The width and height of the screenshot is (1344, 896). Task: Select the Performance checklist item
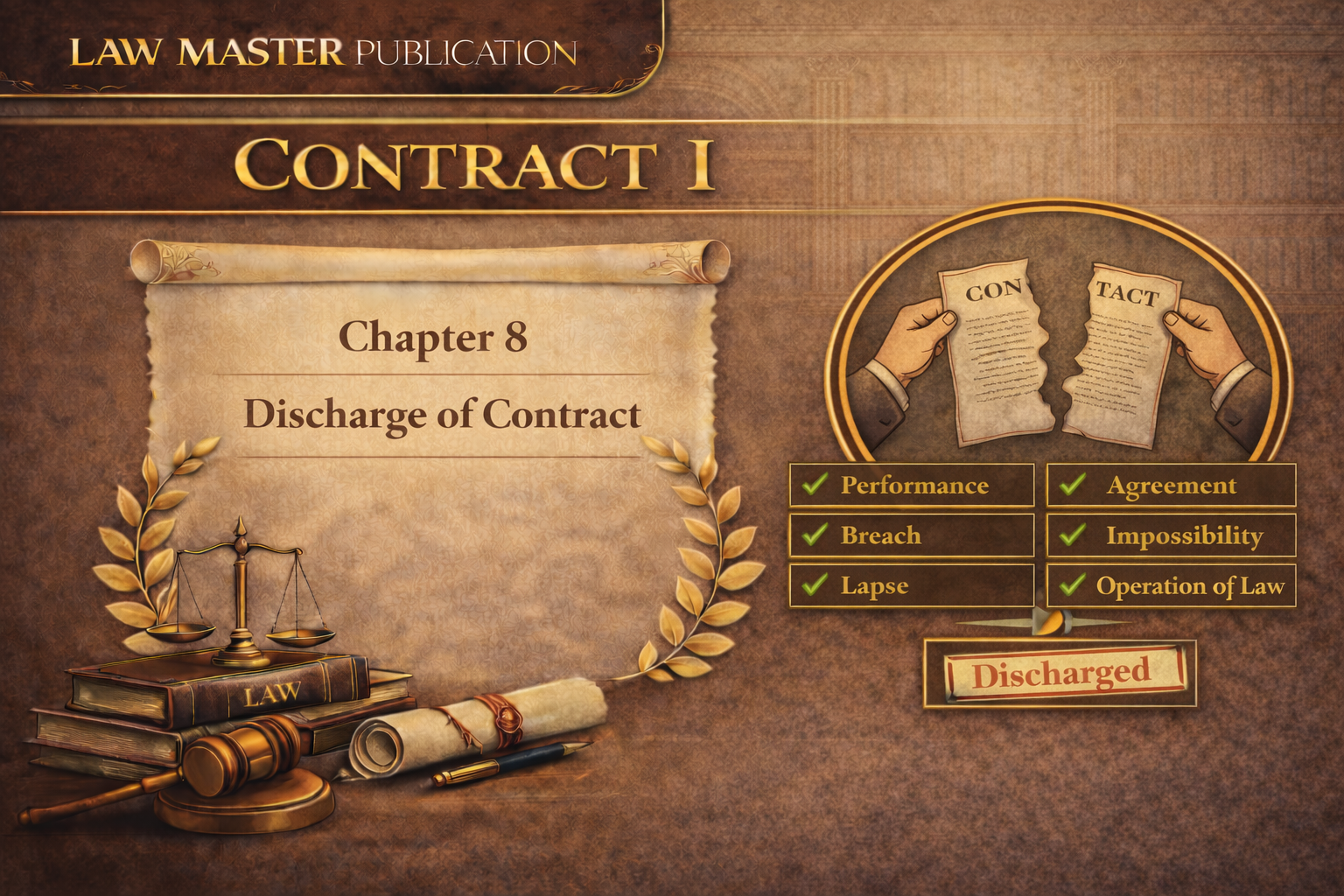912,486
